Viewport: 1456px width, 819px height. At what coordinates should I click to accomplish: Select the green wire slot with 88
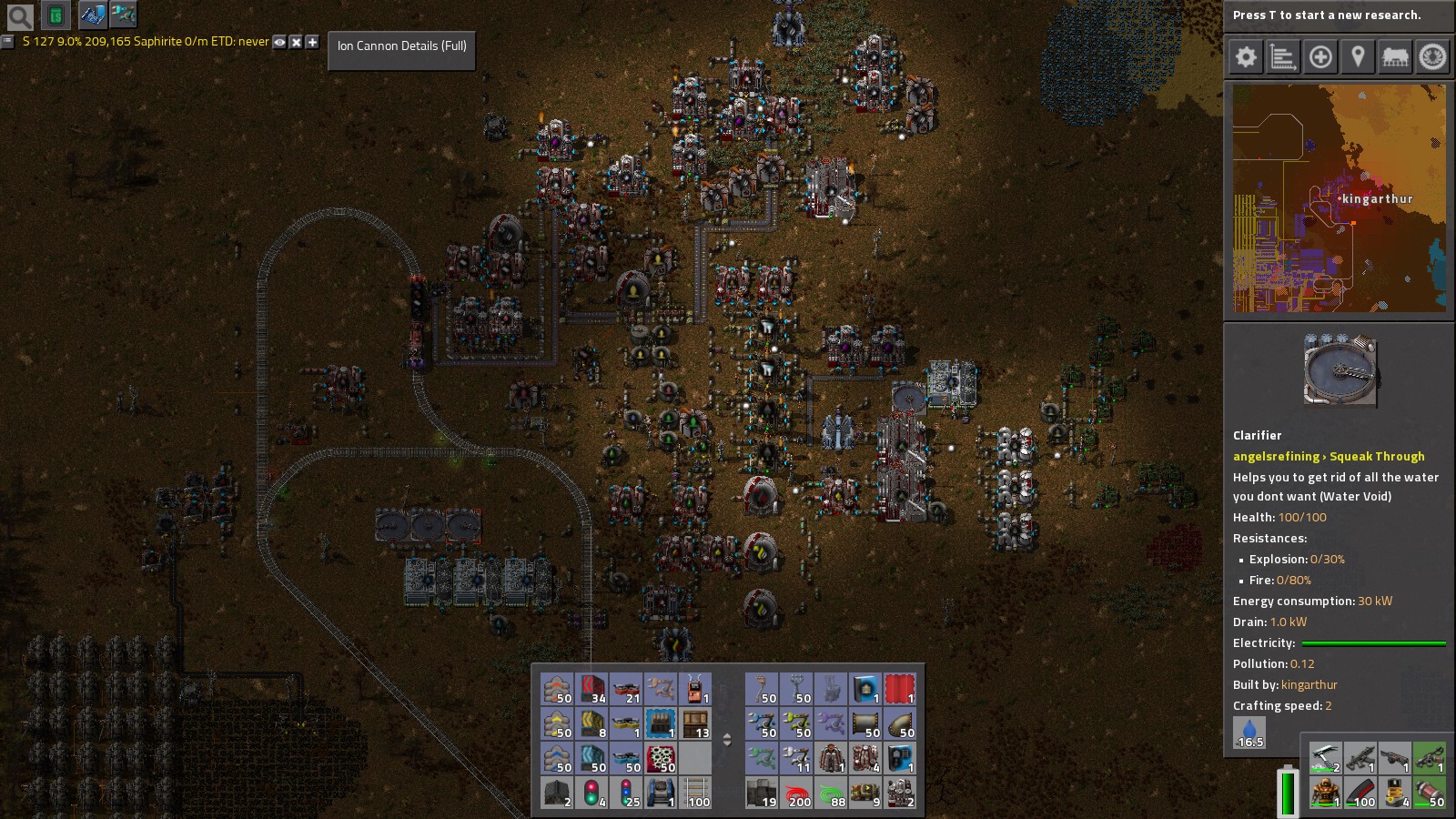click(x=831, y=793)
